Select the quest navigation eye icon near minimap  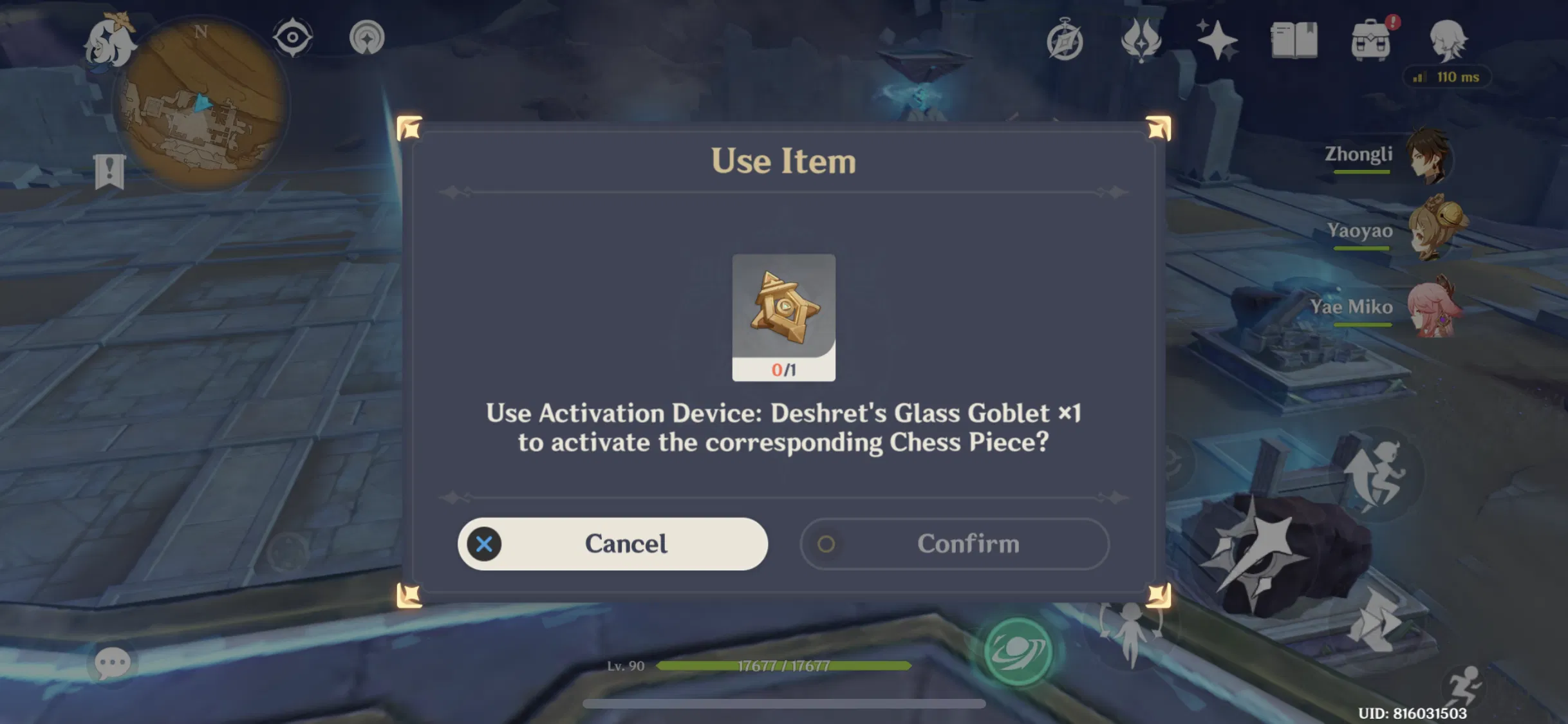point(293,37)
